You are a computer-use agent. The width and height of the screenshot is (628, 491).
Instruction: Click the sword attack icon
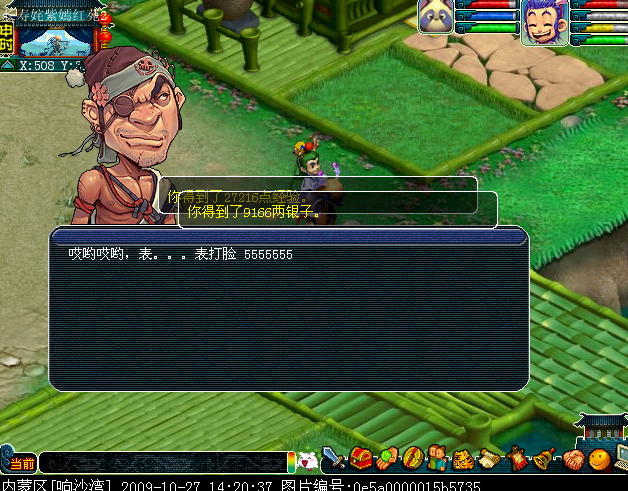[x=334, y=460]
